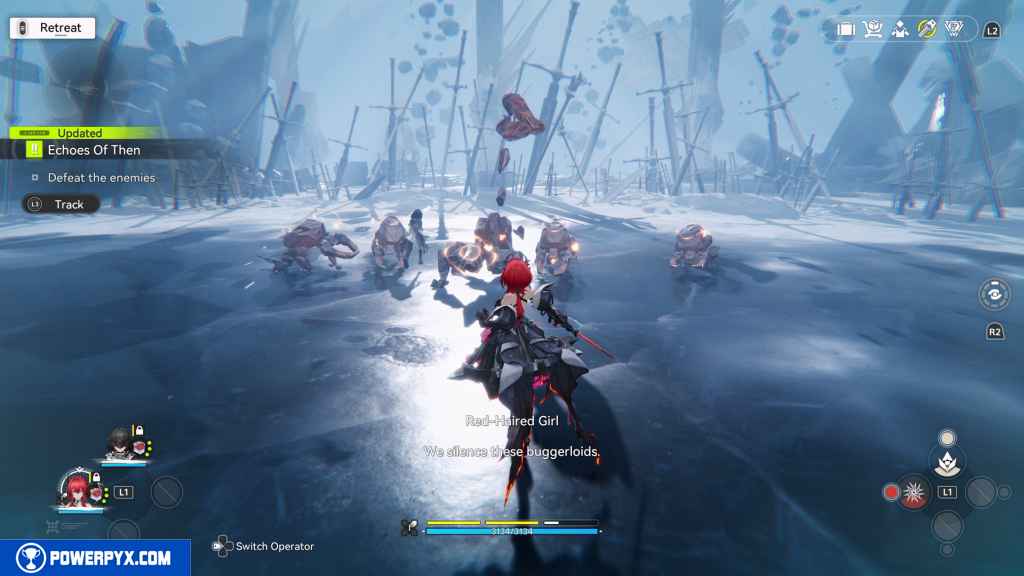Open the backpack icon in top bar
1024x576 pixels.
tap(846, 30)
